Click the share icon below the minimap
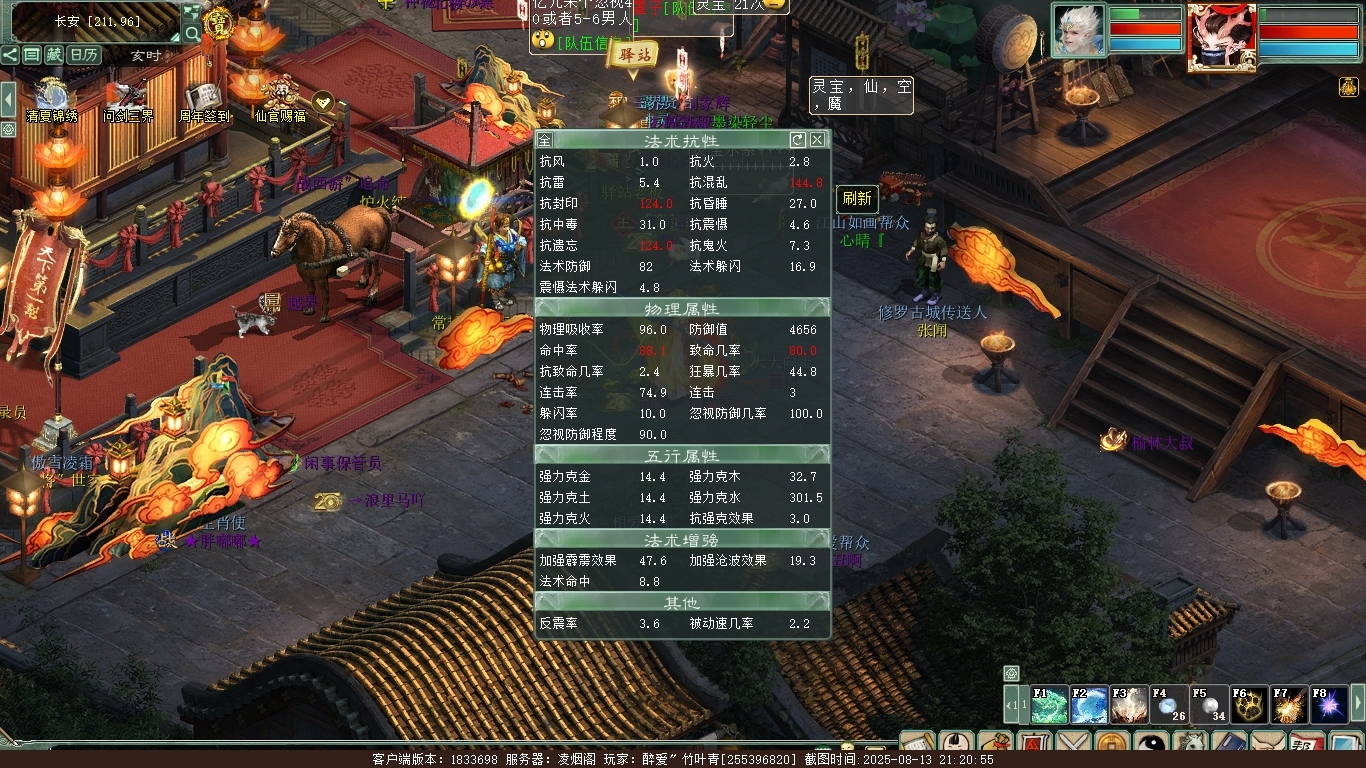Viewport: 1366px width, 768px height. (10, 55)
